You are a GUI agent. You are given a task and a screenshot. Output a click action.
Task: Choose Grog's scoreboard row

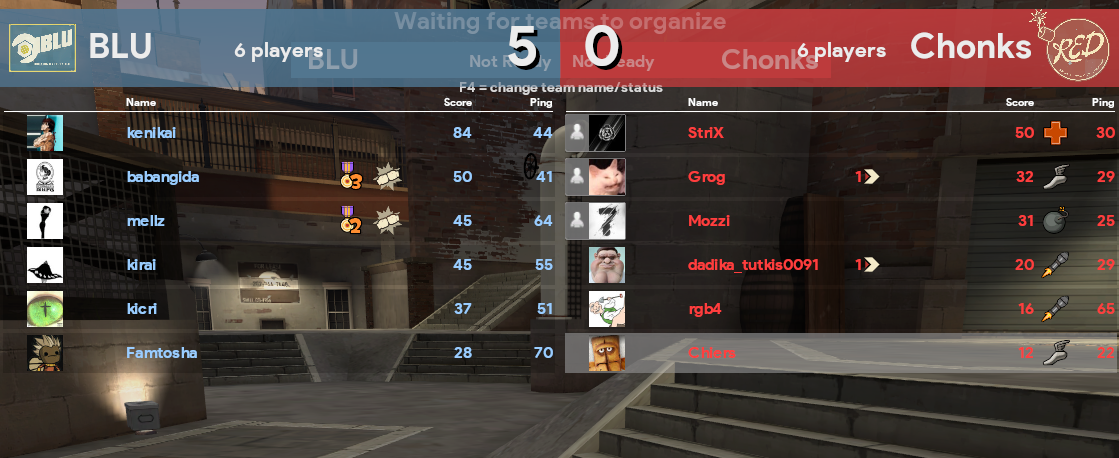click(x=706, y=177)
